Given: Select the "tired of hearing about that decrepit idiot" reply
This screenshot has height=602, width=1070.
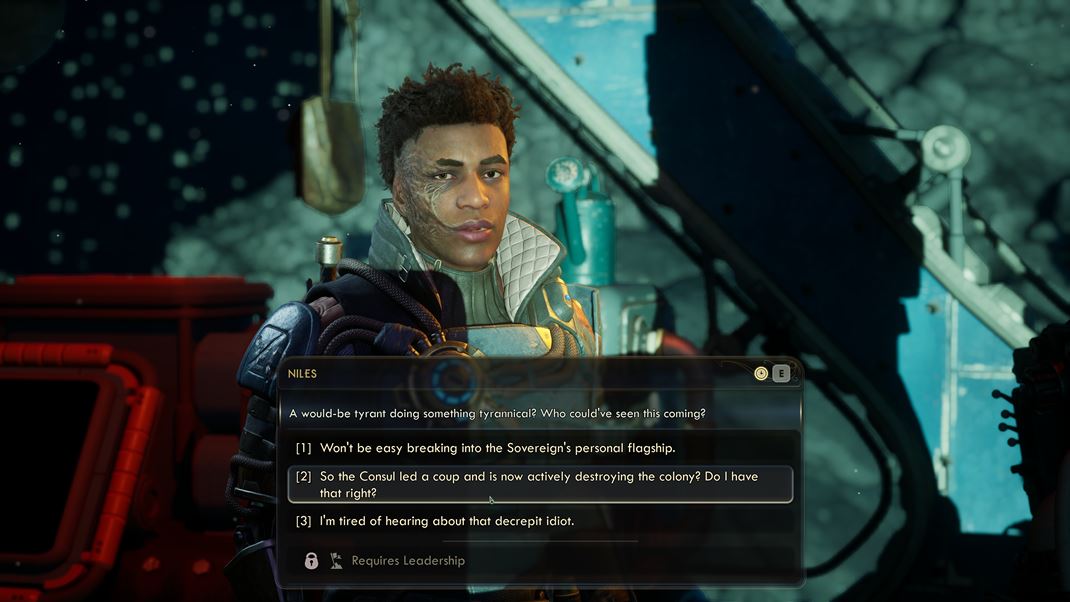Looking at the screenshot, I should click(x=447, y=521).
